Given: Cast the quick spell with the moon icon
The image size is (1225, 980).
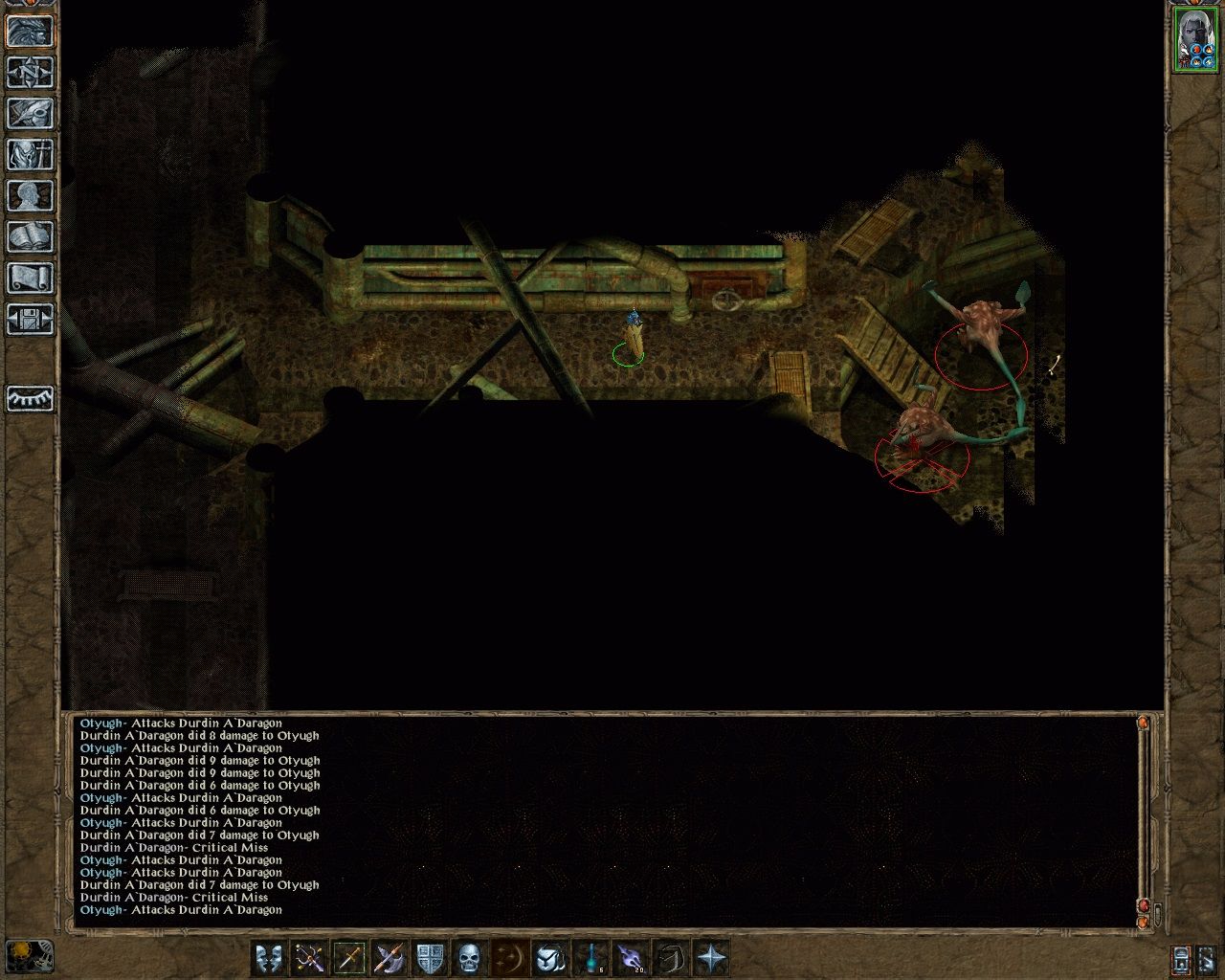Looking at the screenshot, I should coord(507,955).
